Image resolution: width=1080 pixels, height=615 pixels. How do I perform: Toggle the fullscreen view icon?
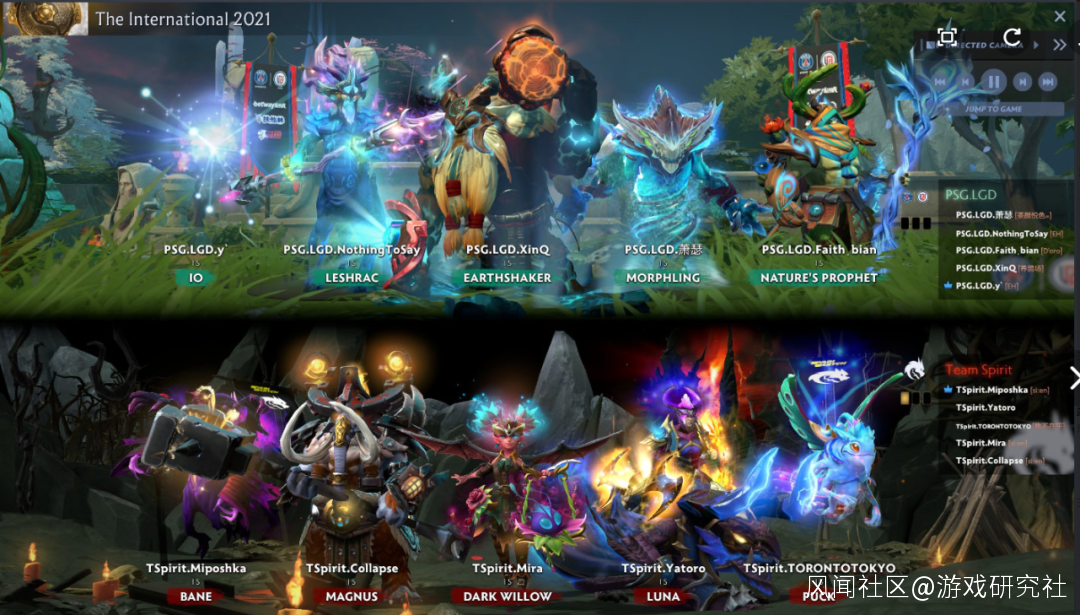point(946,37)
